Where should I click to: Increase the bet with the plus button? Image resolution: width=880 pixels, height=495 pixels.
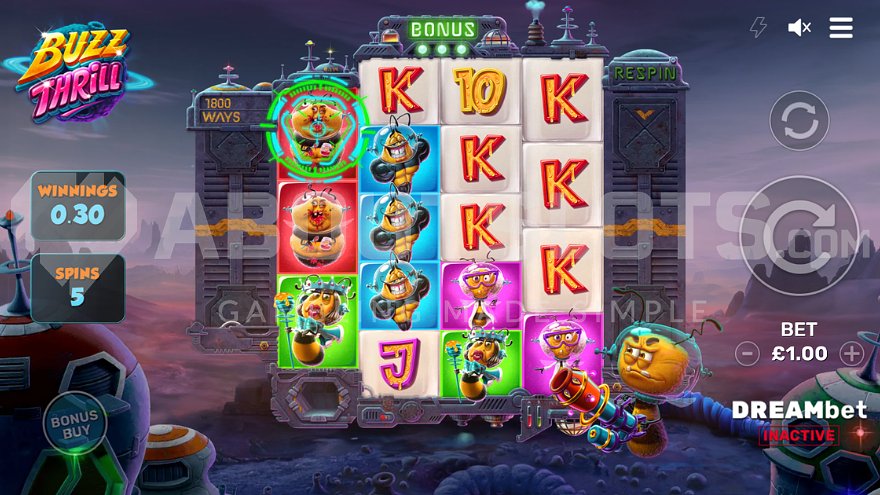pyautogui.click(x=851, y=353)
